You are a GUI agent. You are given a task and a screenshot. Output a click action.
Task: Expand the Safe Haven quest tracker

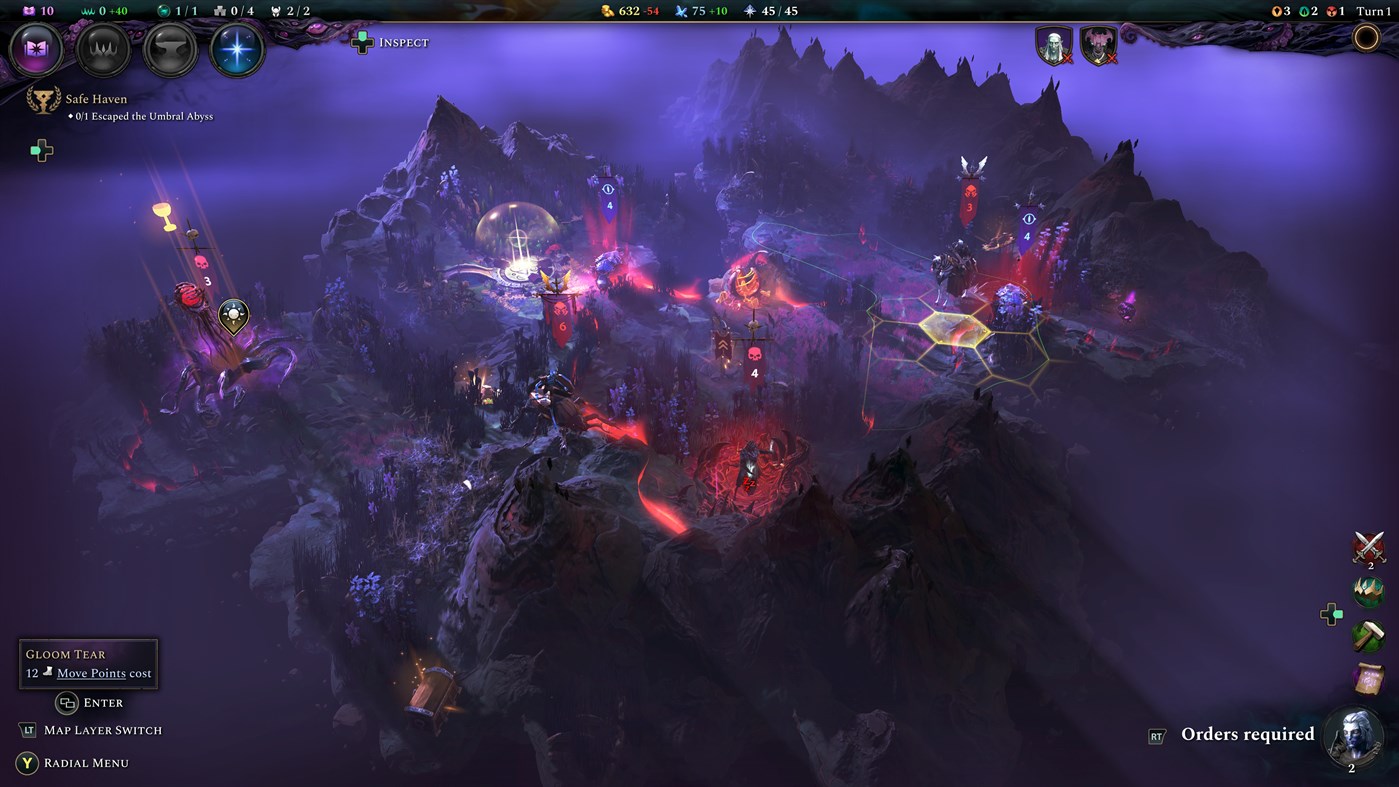(x=96, y=98)
